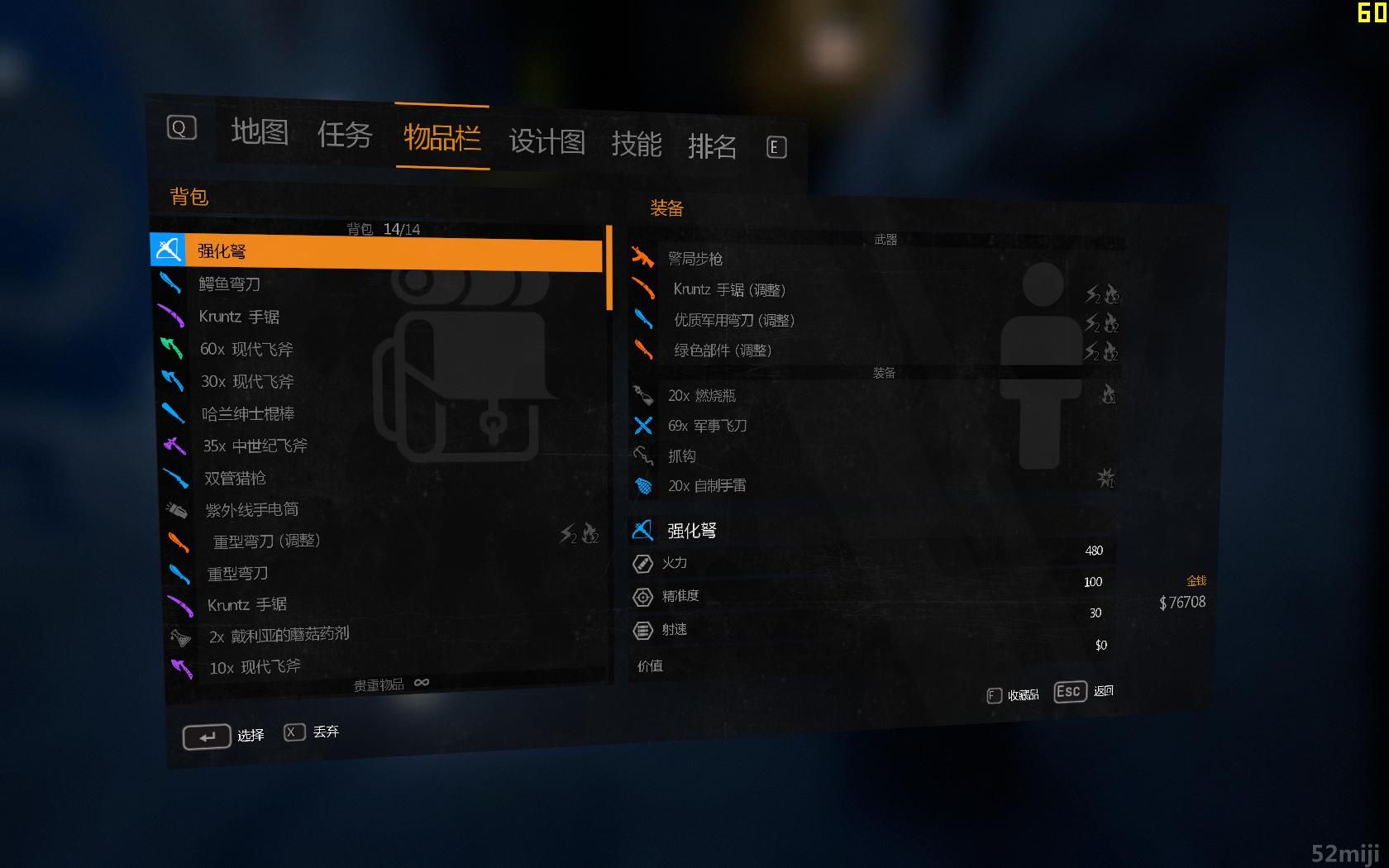
Task: Select 2x 戴利亚的蘑菇药剂 potion row
Action: click(279, 636)
